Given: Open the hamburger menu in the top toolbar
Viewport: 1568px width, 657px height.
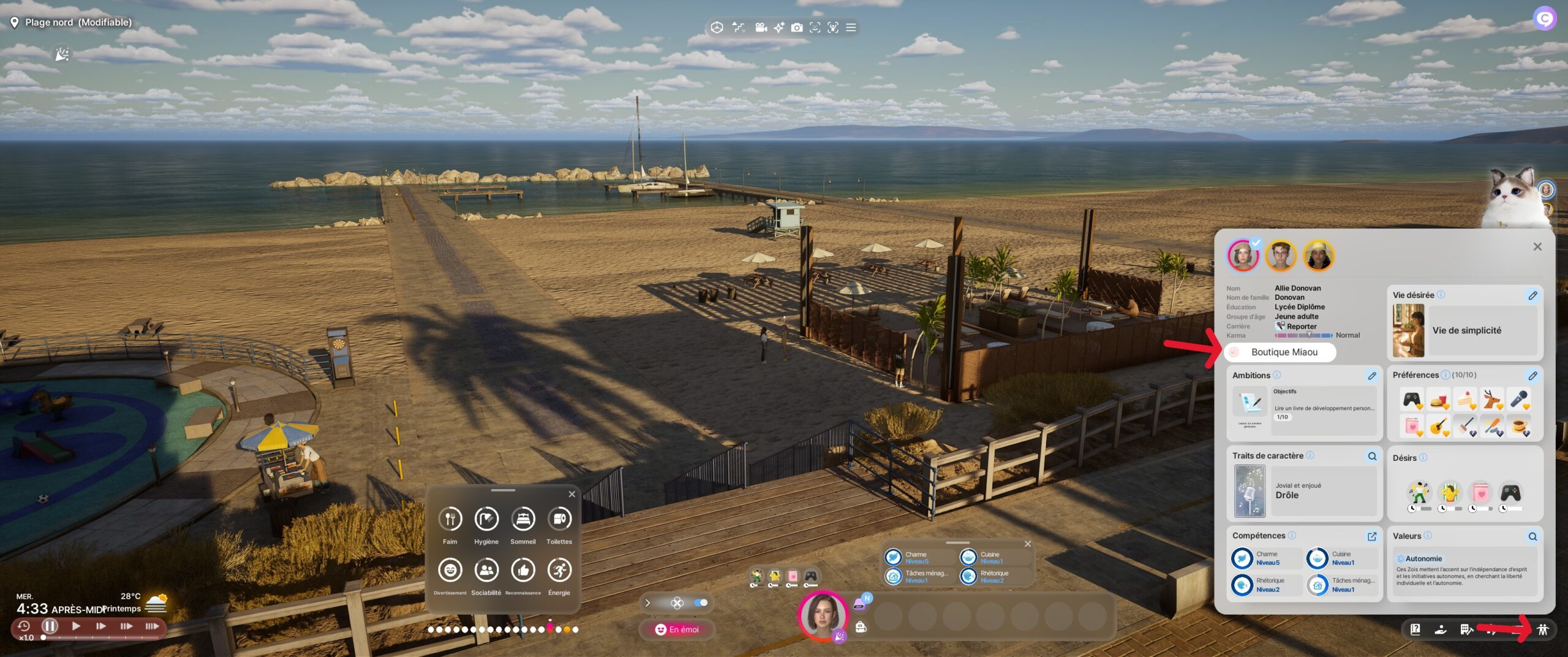Looking at the screenshot, I should (851, 28).
